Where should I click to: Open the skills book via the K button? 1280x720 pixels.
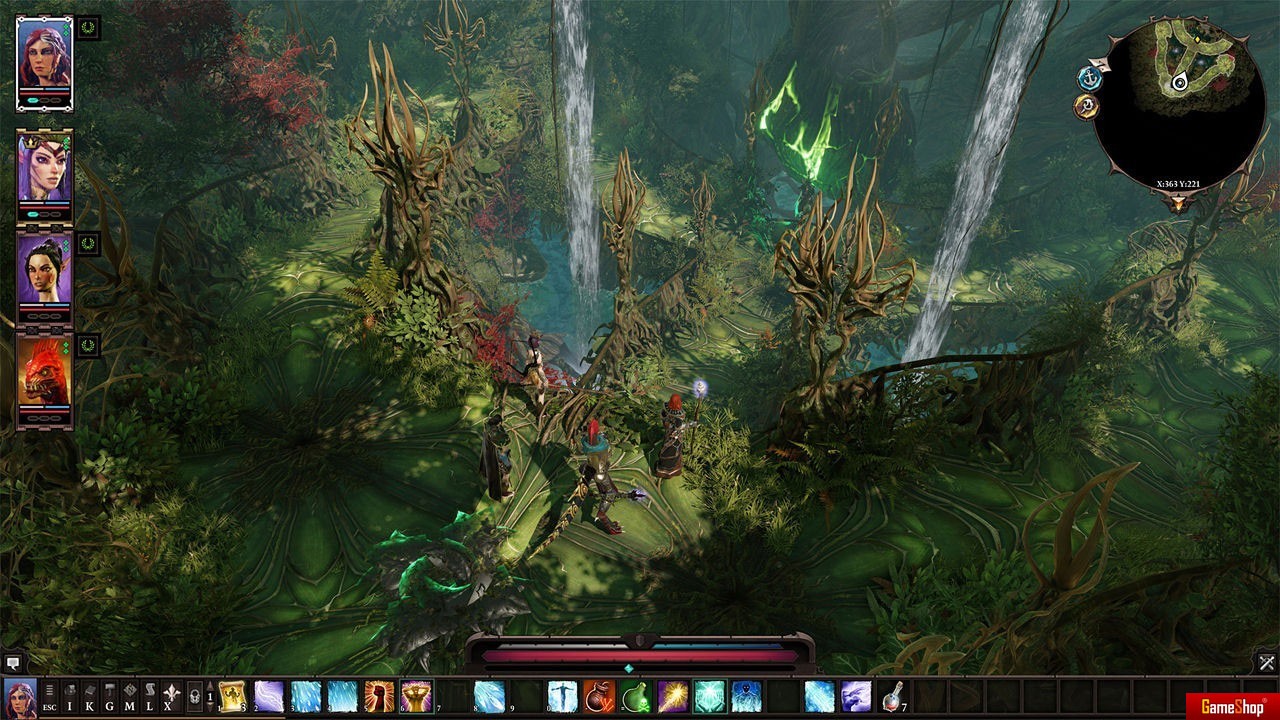coord(90,696)
